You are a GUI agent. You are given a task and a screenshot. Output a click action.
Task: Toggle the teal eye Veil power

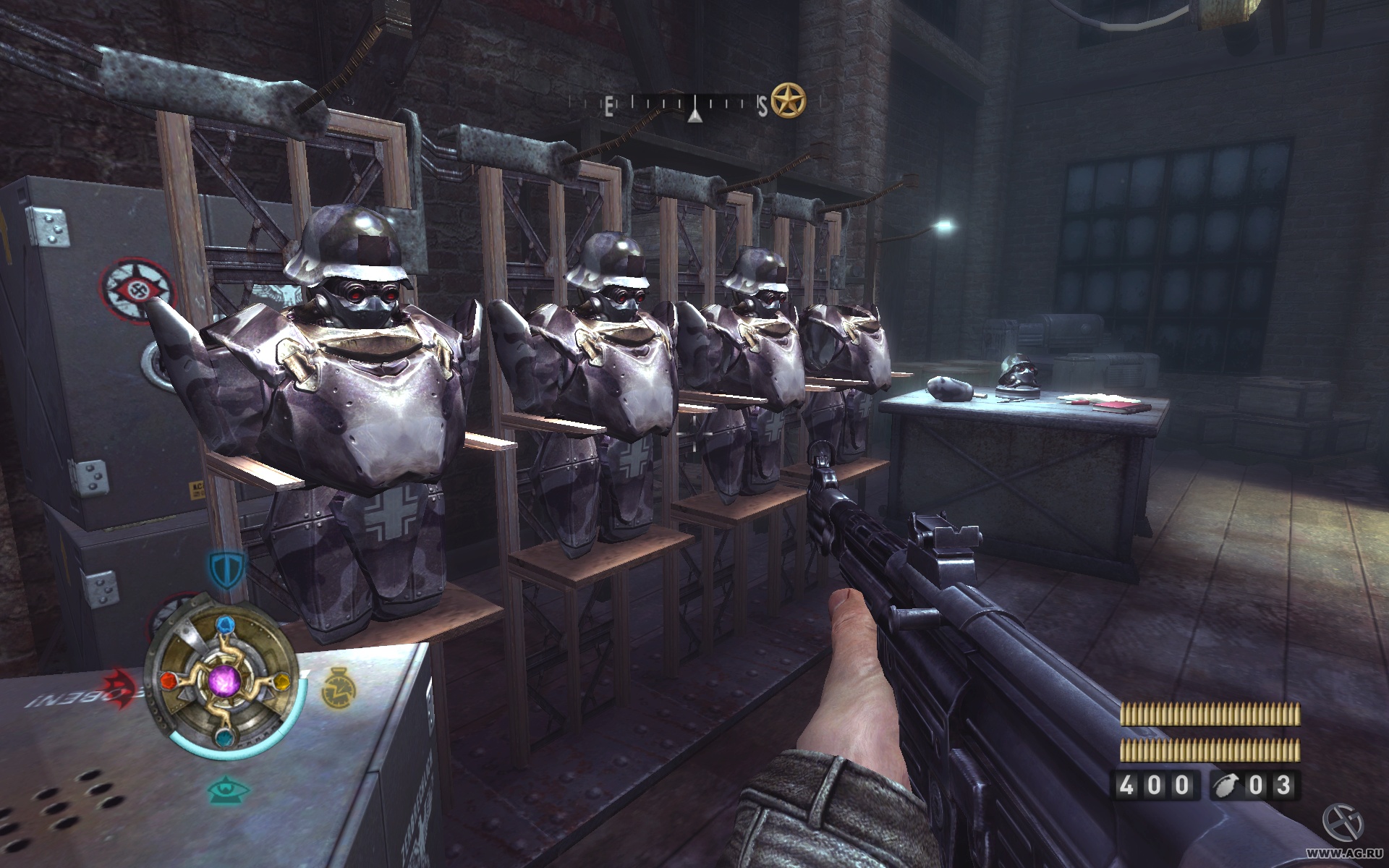coord(227,789)
